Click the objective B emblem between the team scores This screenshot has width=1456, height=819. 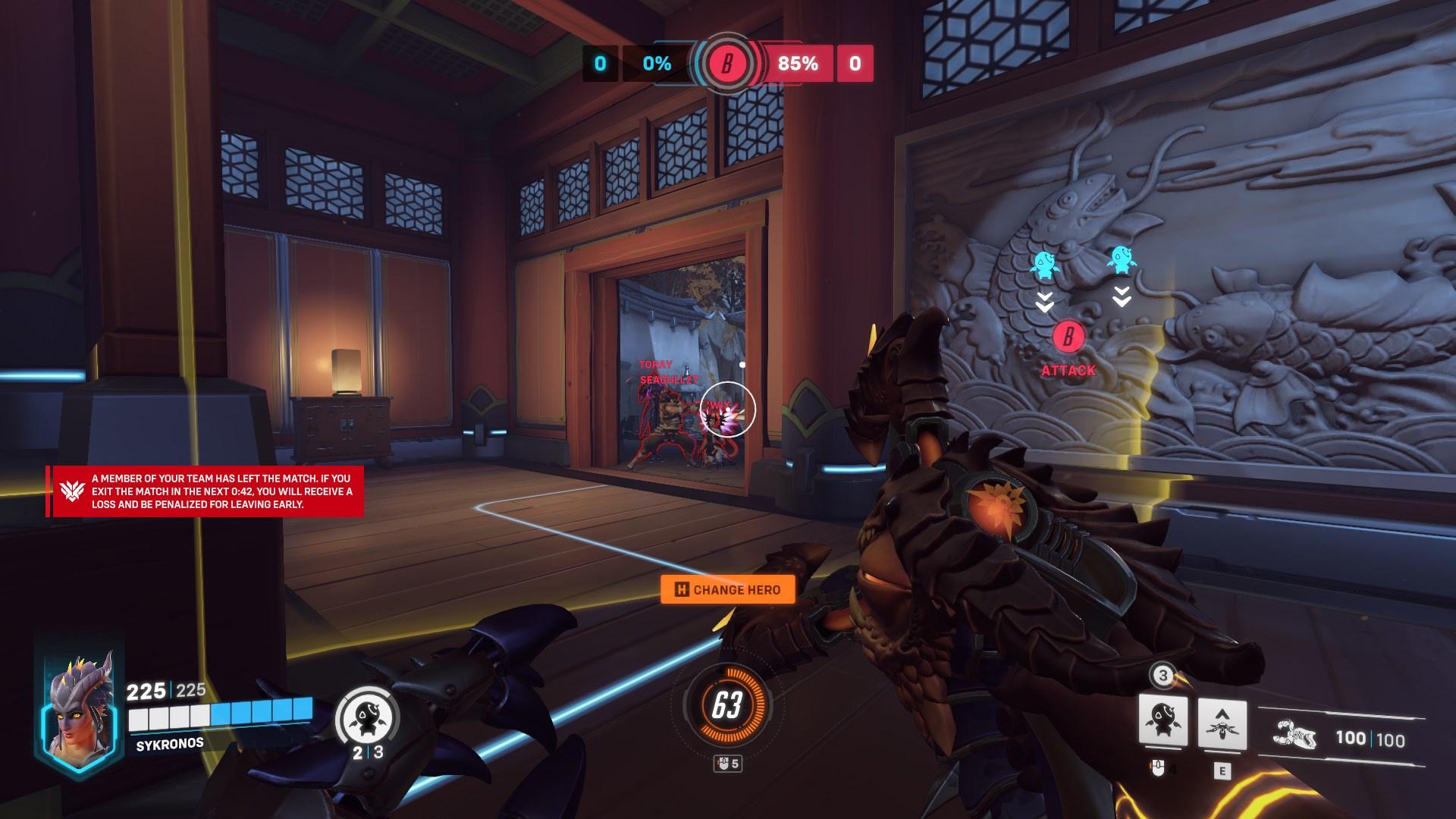[x=726, y=64]
